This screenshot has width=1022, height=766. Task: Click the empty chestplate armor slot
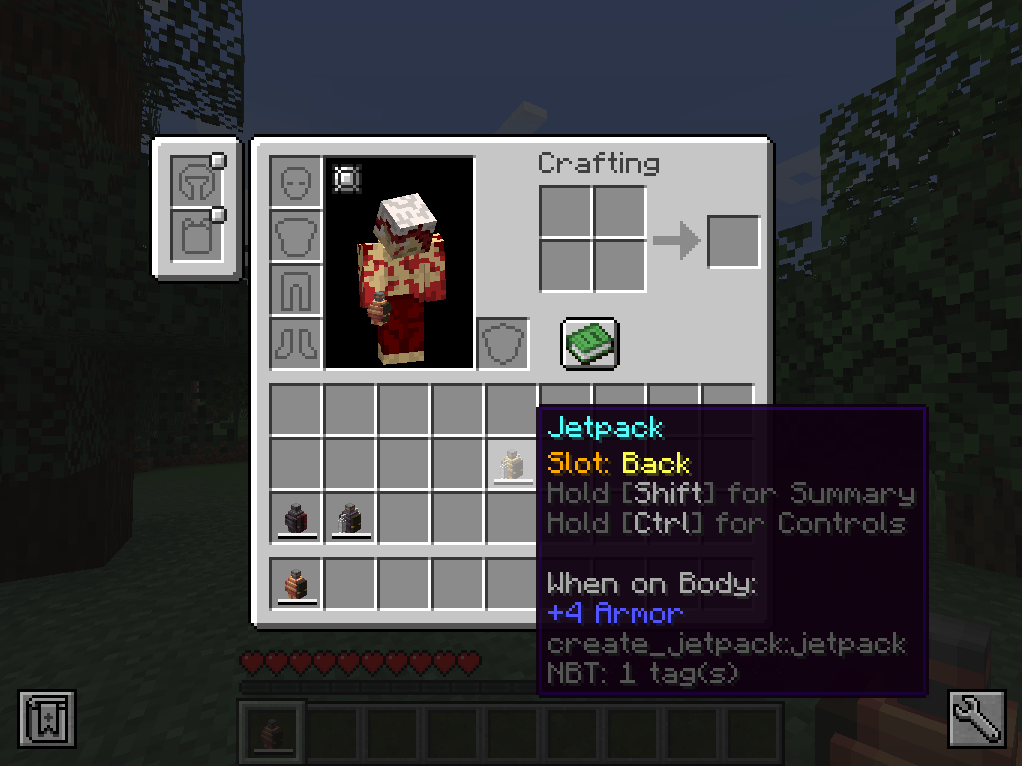(296, 237)
